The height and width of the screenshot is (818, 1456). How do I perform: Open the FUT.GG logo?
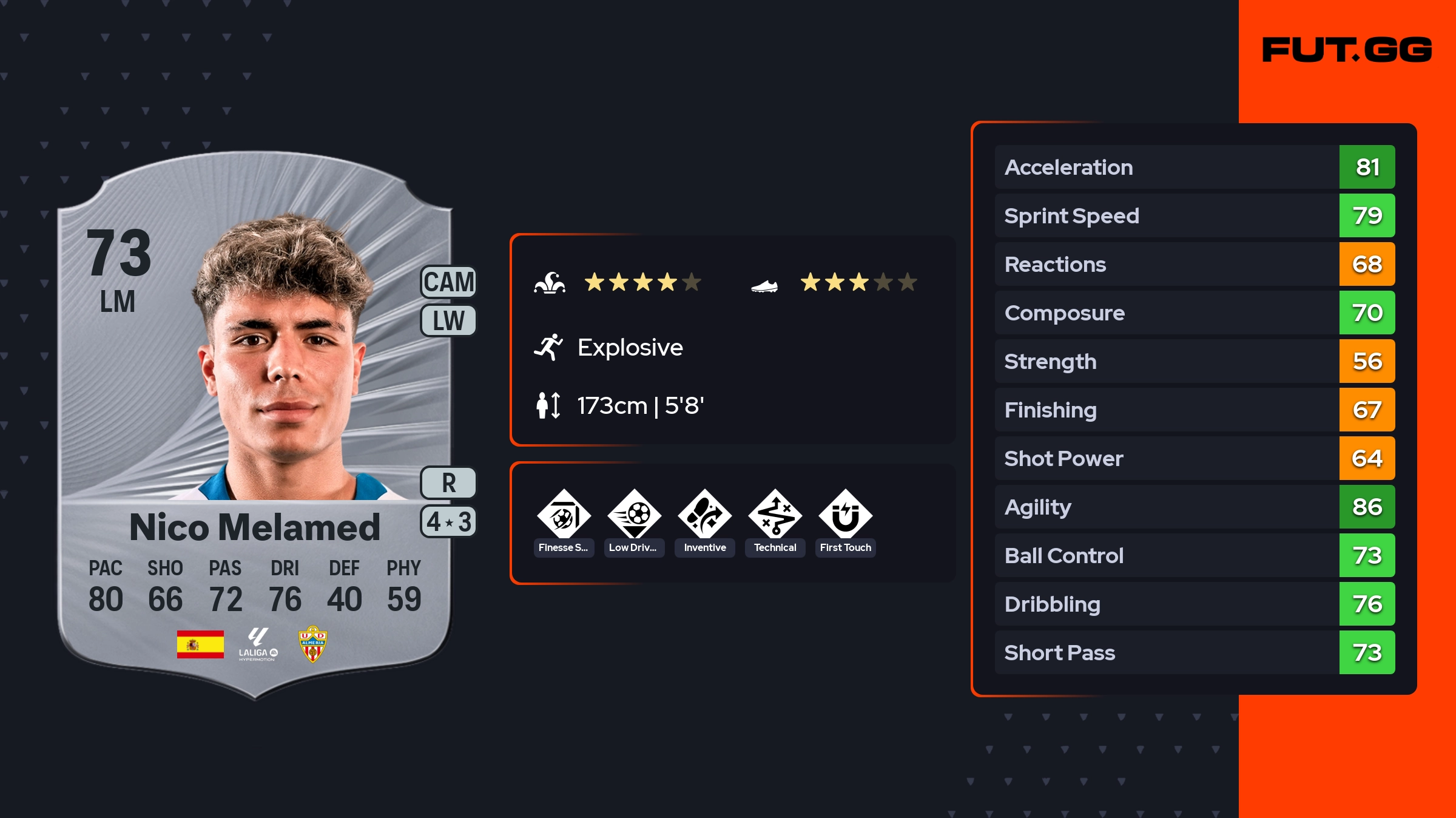1347,50
